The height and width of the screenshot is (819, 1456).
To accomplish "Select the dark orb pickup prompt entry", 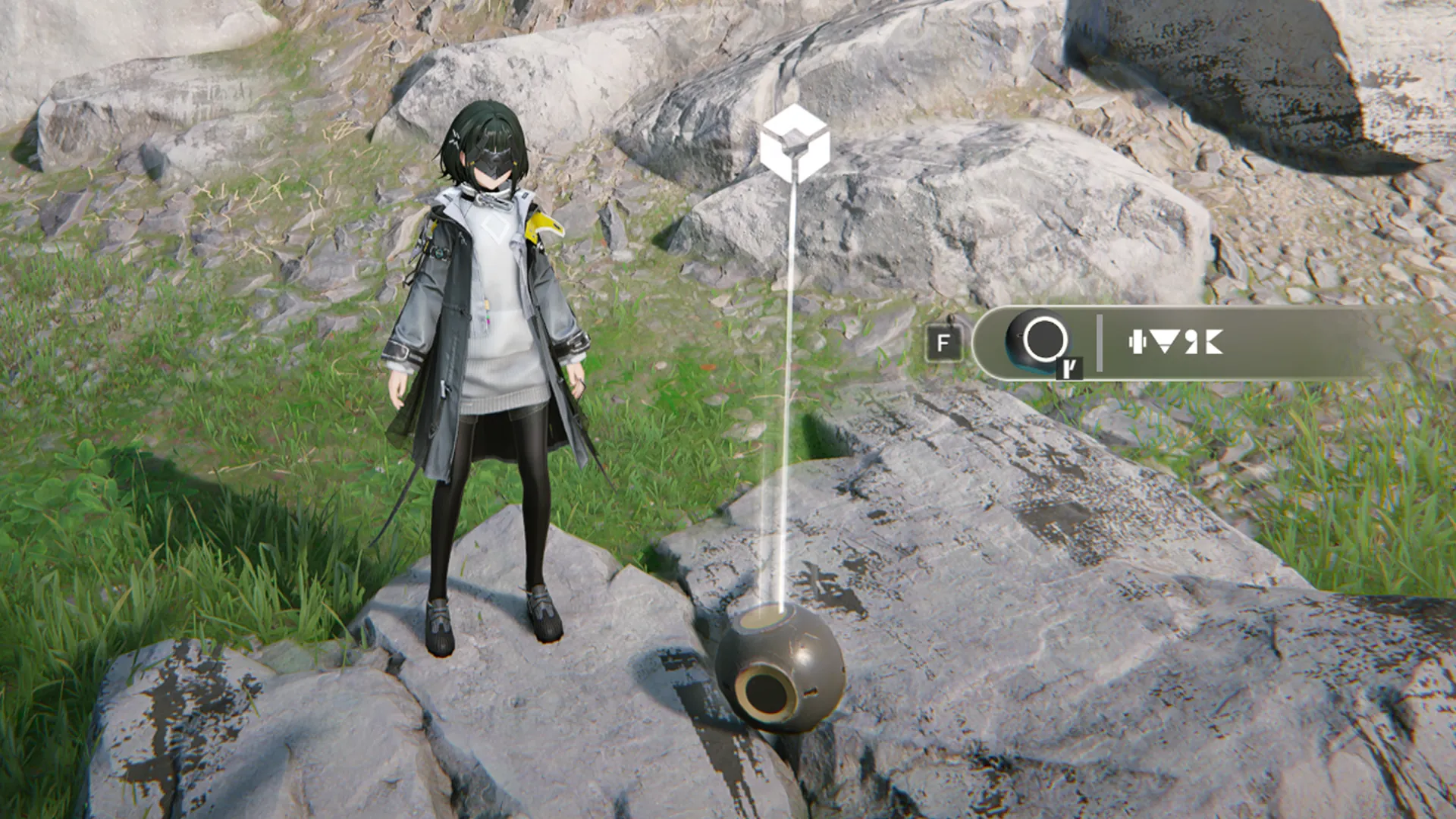I will pyautogui.click(x=1174, y=343).
